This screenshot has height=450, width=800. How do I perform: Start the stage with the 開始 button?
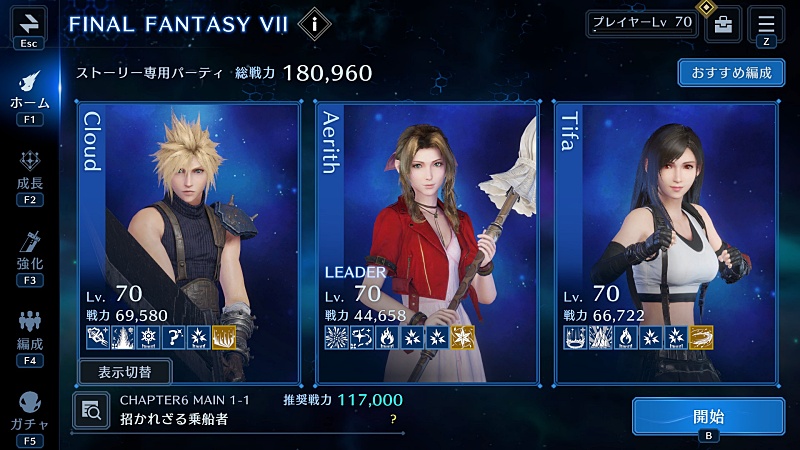(x=708, y=416)
